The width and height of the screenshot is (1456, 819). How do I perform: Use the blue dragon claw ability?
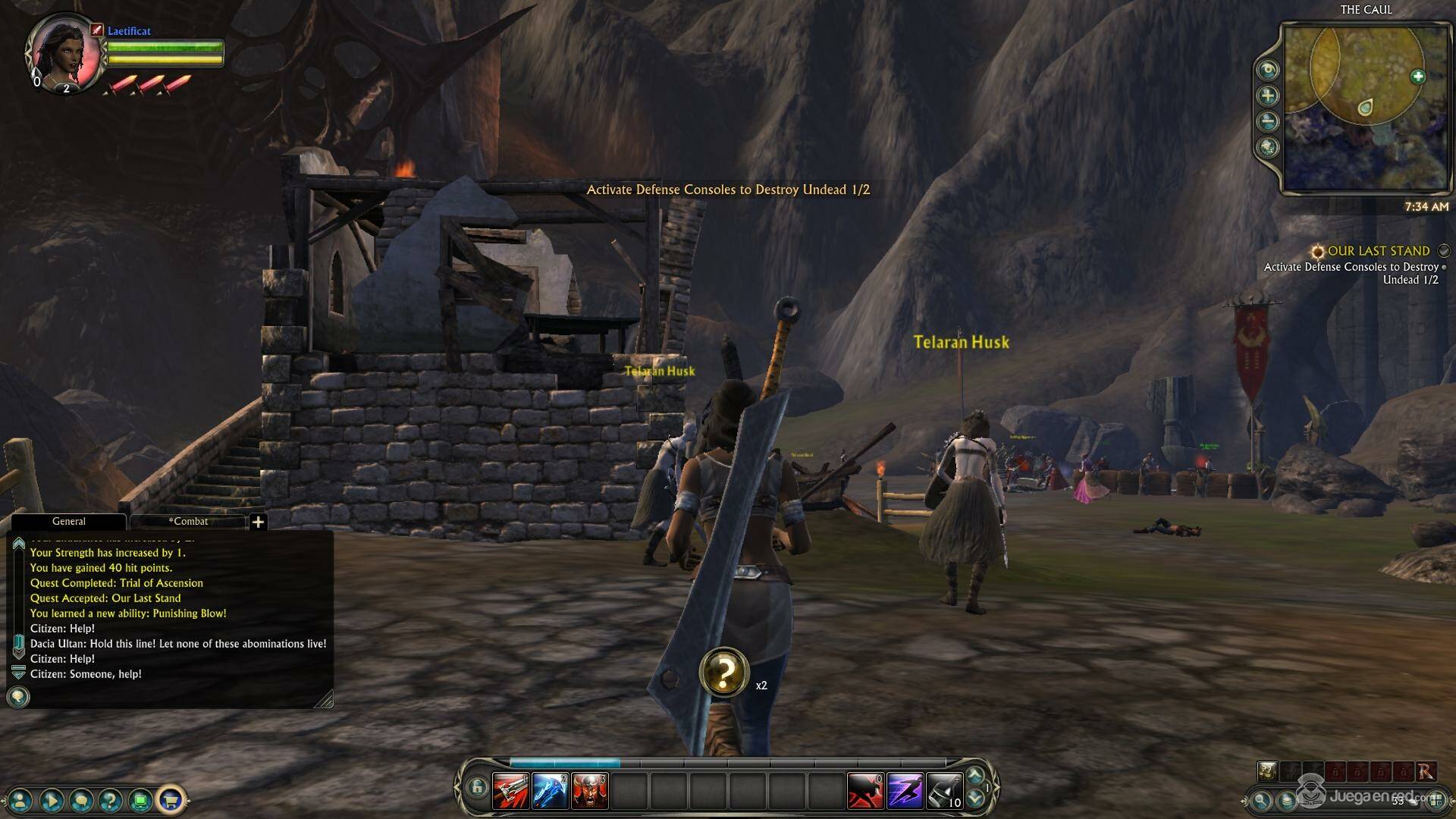point(550,791)
